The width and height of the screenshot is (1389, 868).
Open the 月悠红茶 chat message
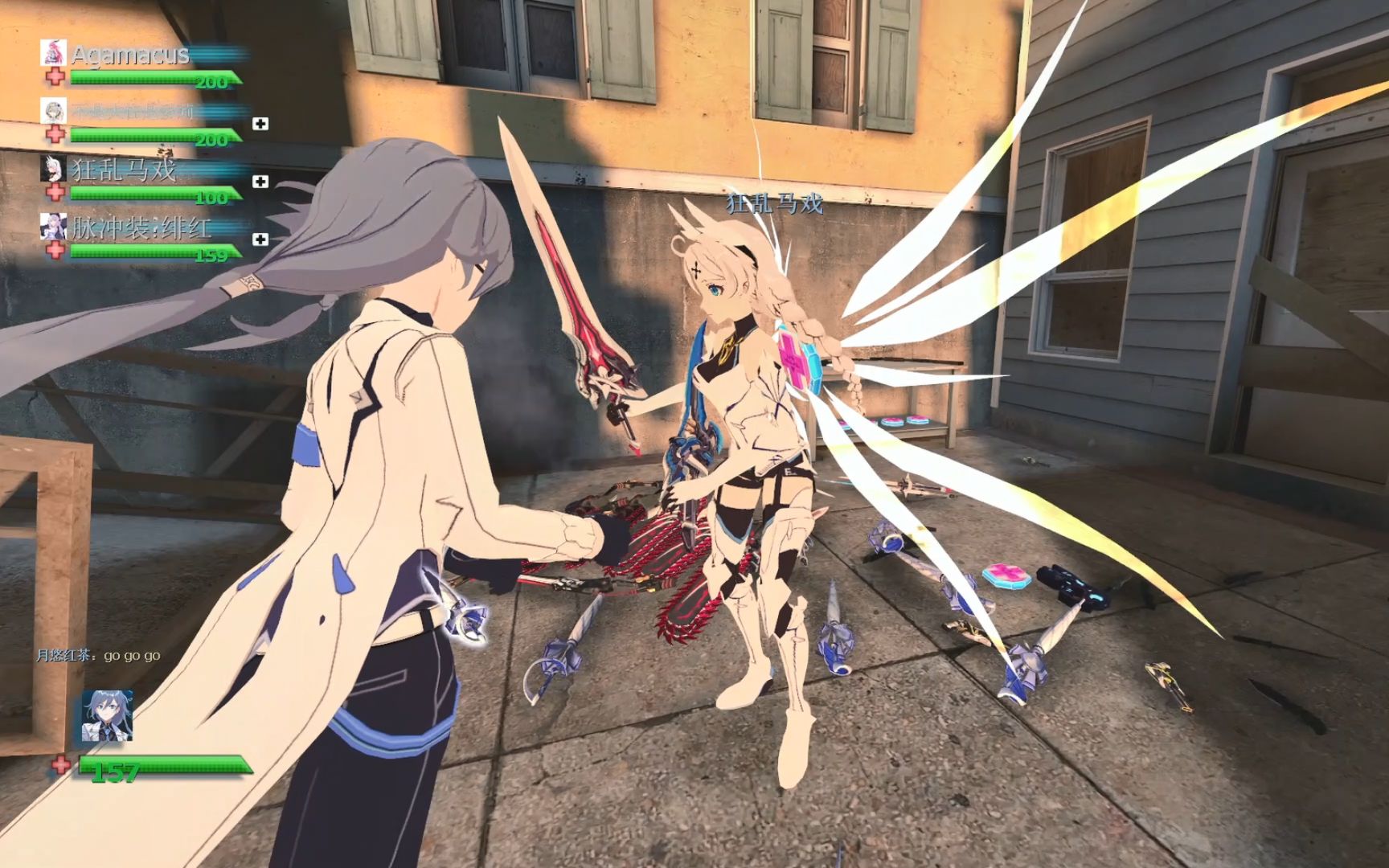click(98, 656)
